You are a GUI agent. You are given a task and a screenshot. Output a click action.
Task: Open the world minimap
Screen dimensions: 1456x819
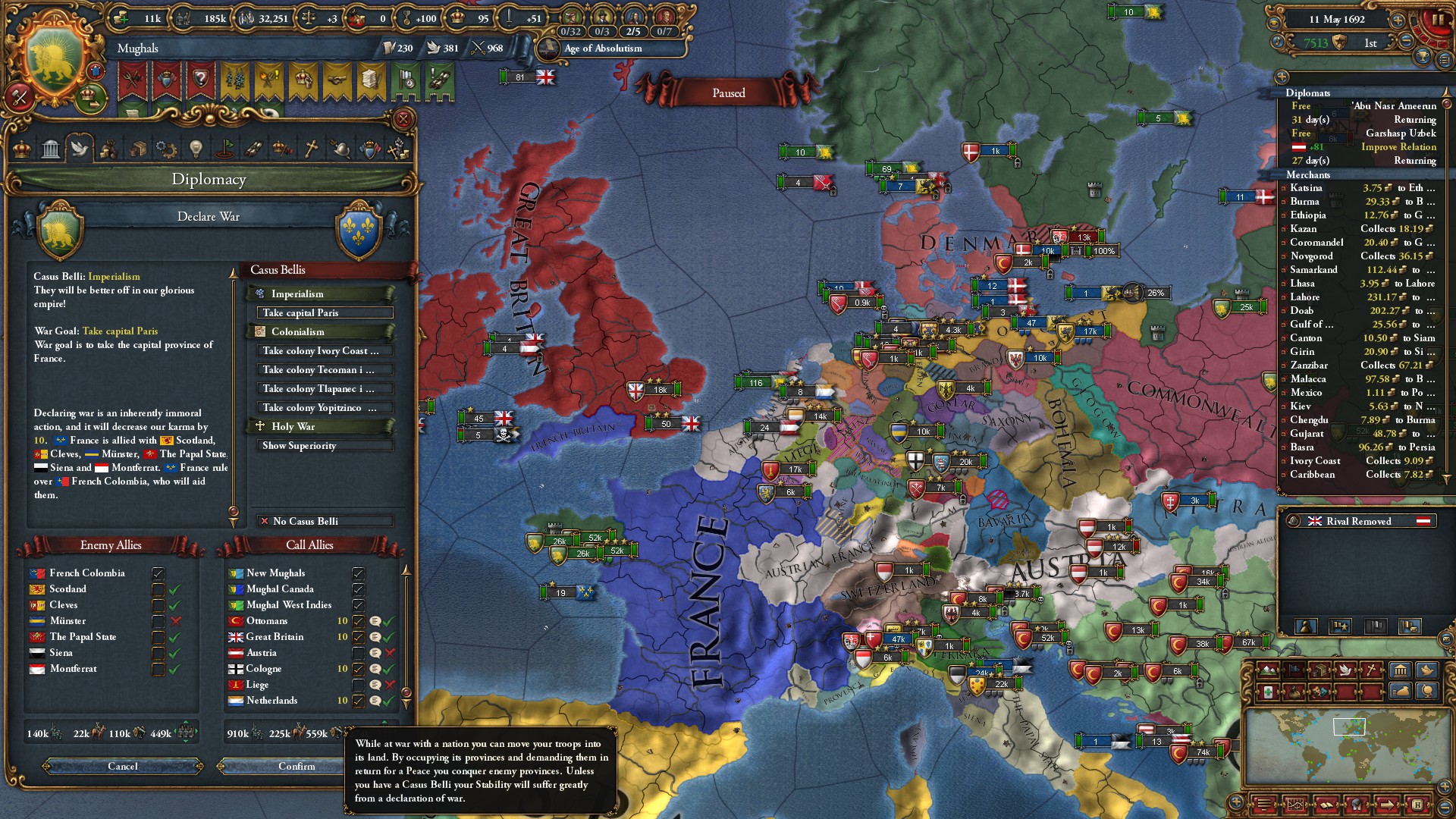[1345, 747]
